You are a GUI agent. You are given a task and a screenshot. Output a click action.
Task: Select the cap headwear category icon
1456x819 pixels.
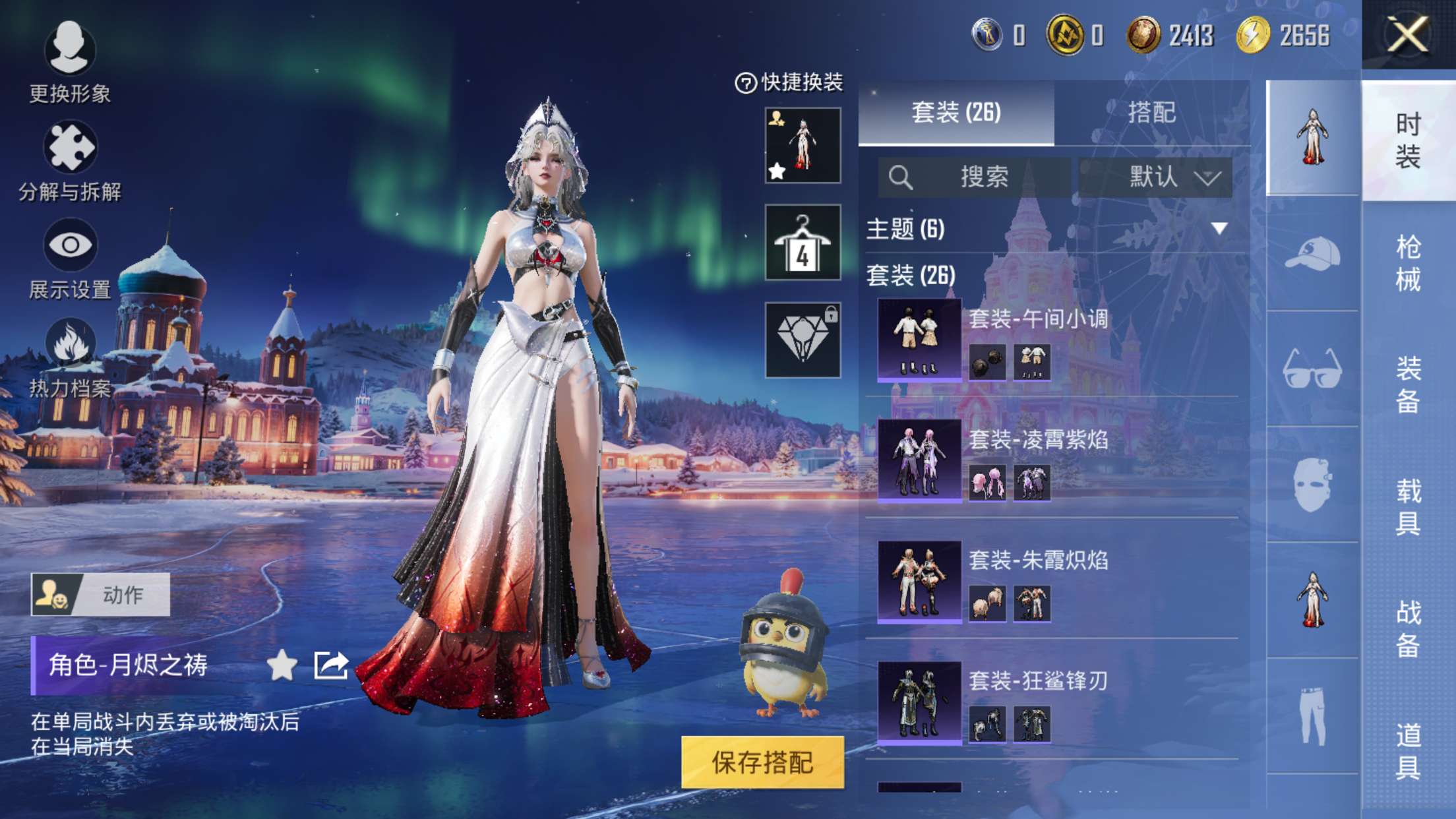(x=1312, y=254)
